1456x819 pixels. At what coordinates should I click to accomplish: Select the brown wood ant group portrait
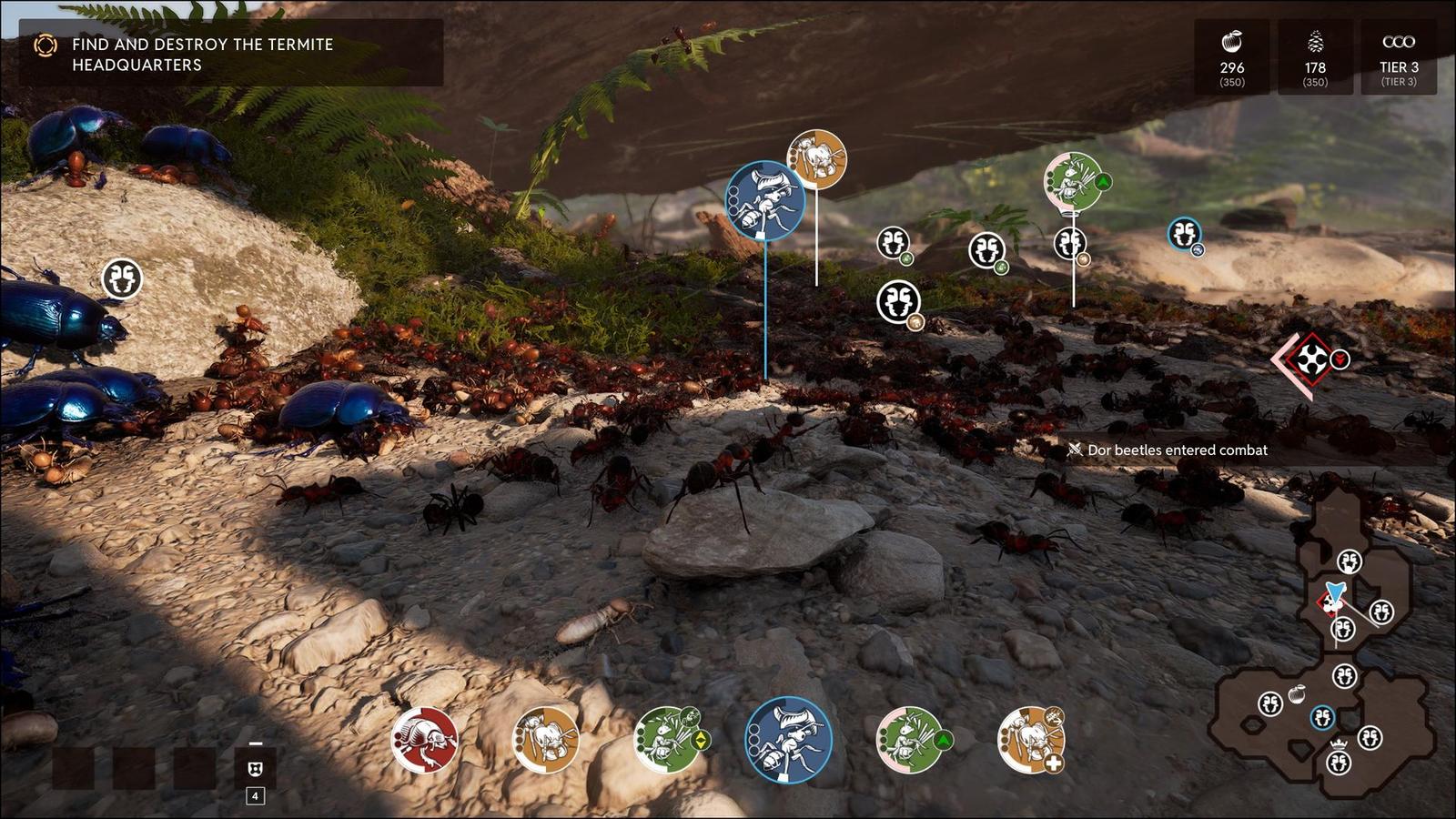tap(545, 740)
